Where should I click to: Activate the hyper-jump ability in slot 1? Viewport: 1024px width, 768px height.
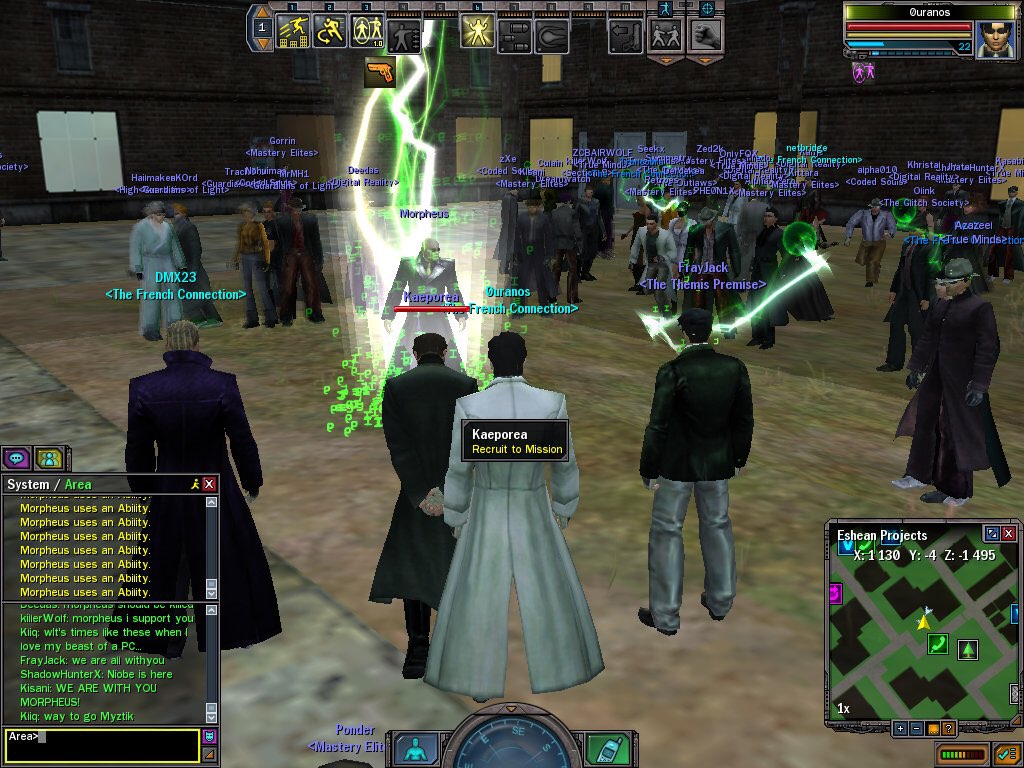tap(293, 33)
